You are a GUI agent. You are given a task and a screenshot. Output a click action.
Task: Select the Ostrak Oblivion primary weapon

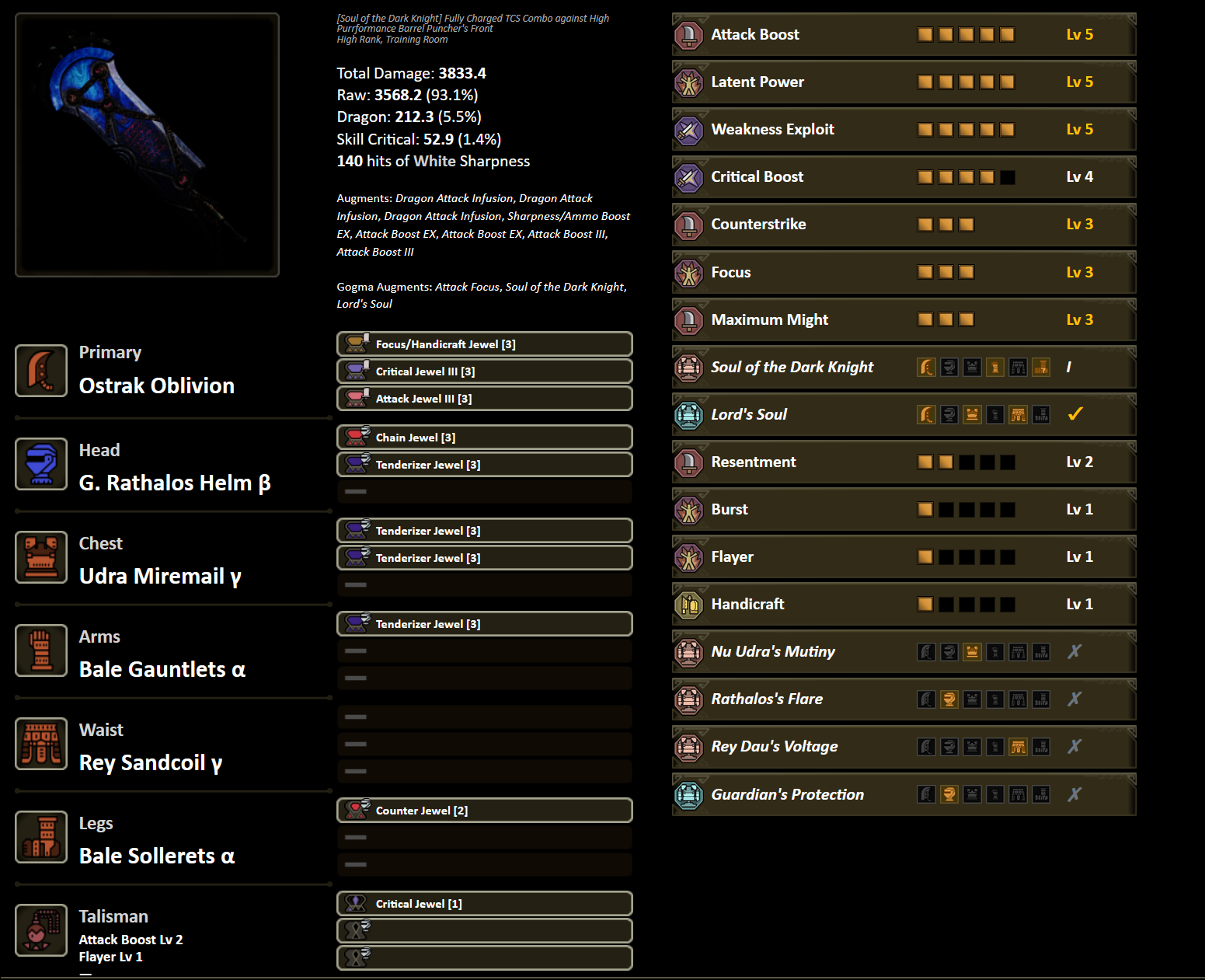click(x=156, y=385)
